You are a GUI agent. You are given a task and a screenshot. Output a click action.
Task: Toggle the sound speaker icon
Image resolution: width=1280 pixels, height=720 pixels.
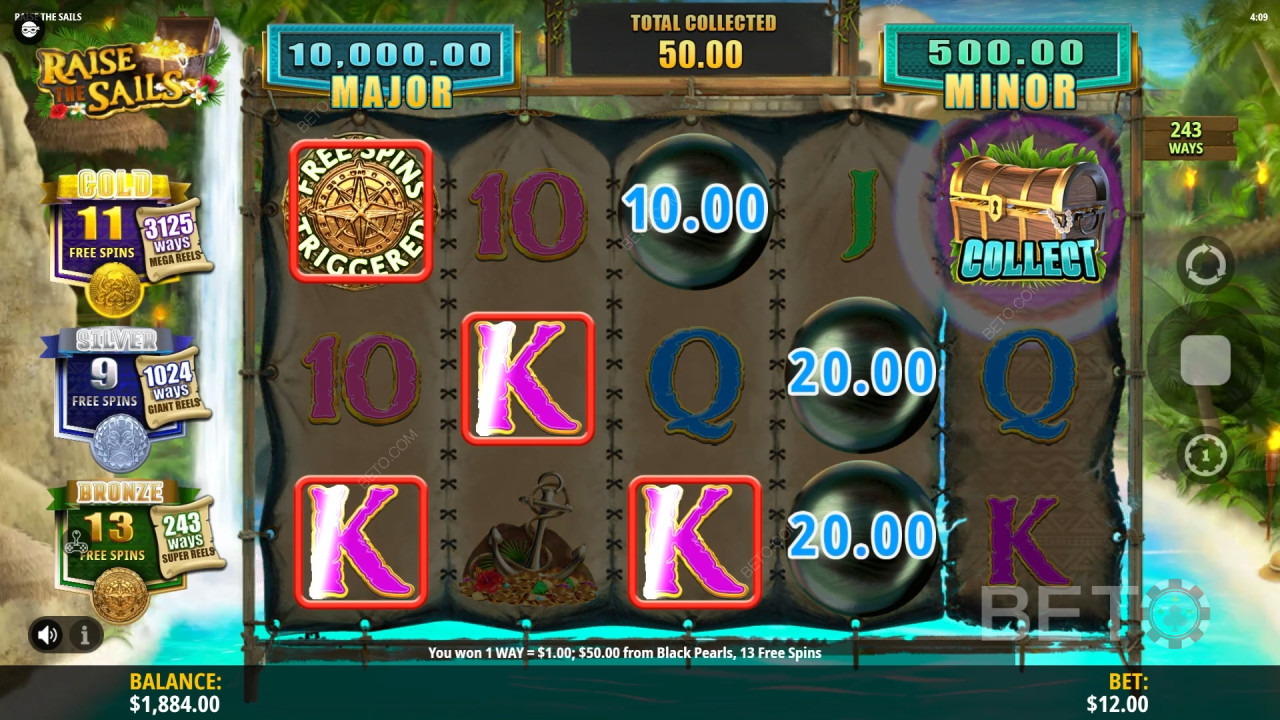47,634
